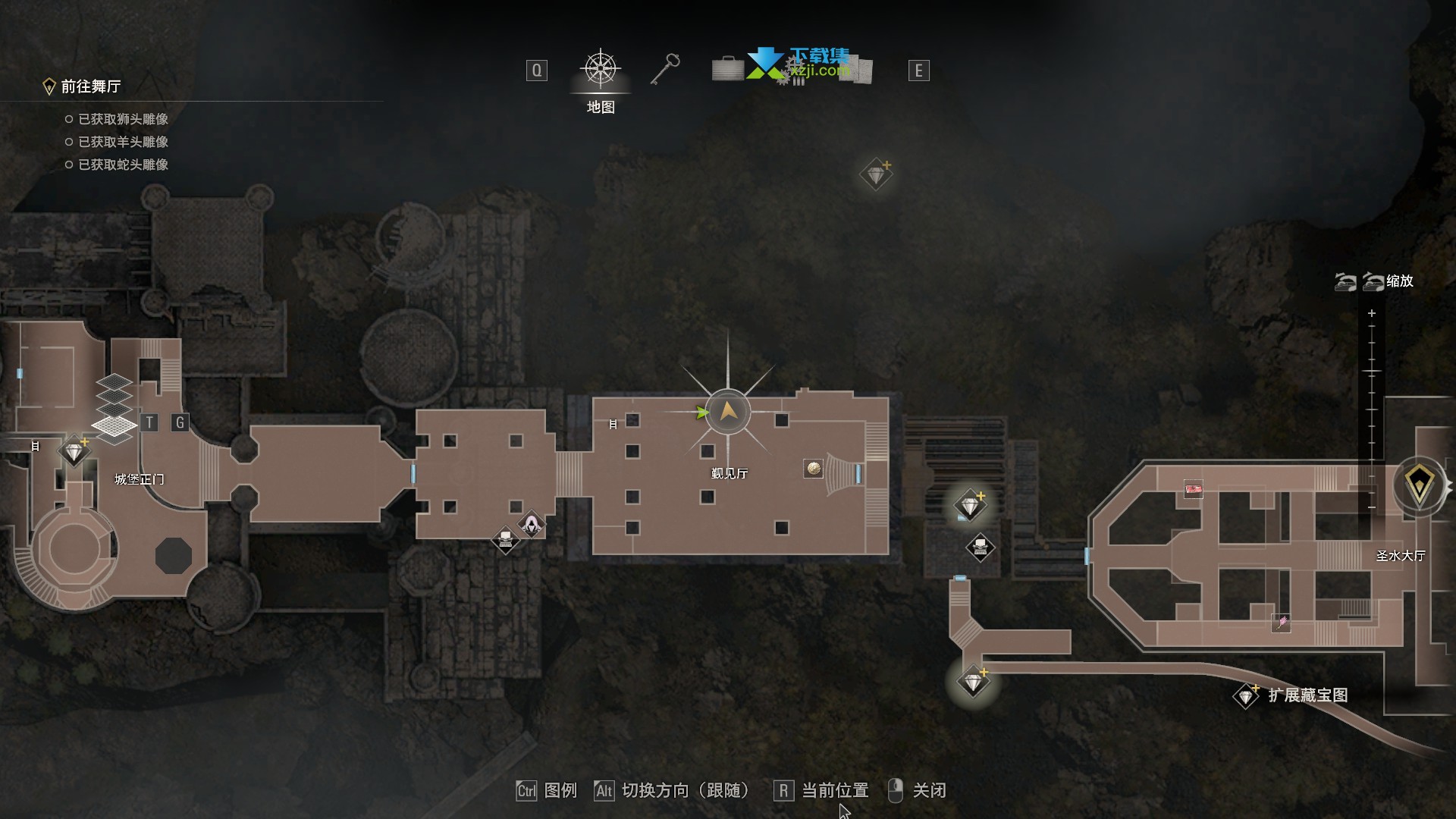The height and width of the screenshot is (819, 1456).
Task: Open the attaché case tab
Action: point(727,70)
